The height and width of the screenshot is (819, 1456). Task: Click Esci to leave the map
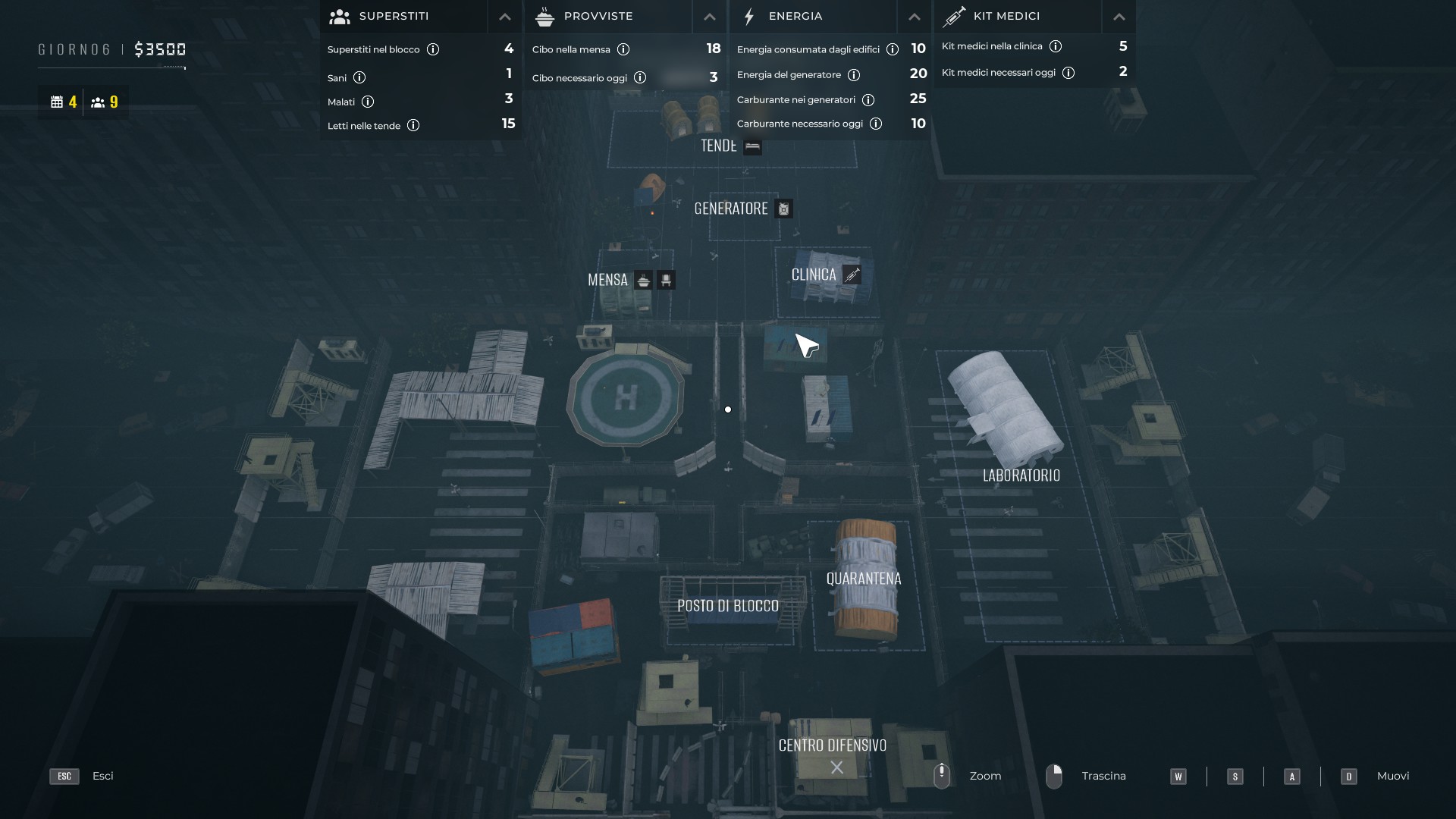tap(102, 776)
